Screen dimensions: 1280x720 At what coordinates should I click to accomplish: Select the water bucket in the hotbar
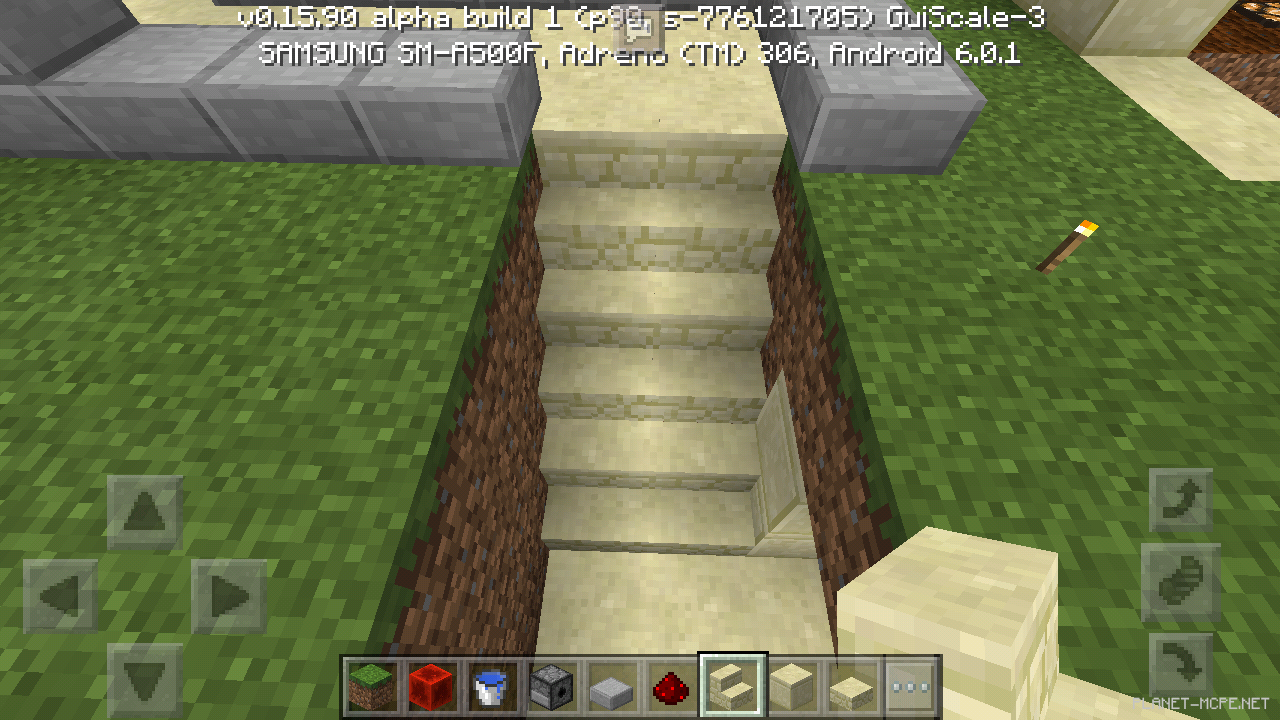tap(492, 685)
